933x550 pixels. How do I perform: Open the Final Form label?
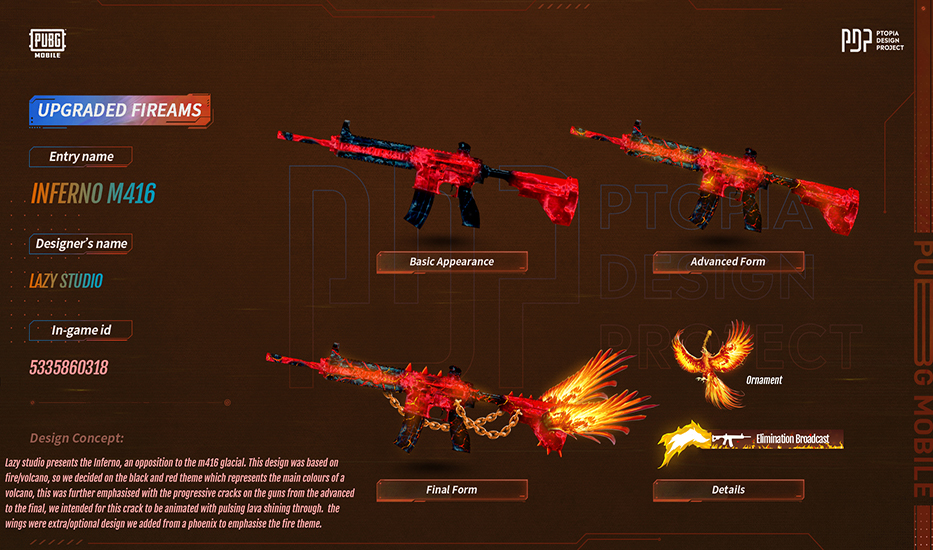[451, 490]
